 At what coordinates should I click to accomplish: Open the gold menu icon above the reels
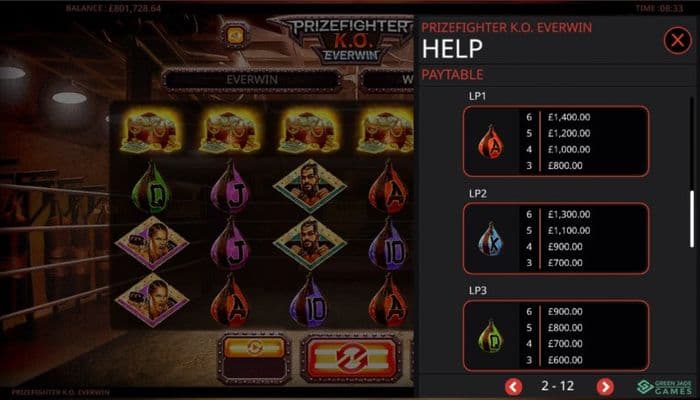pos(236,35)
